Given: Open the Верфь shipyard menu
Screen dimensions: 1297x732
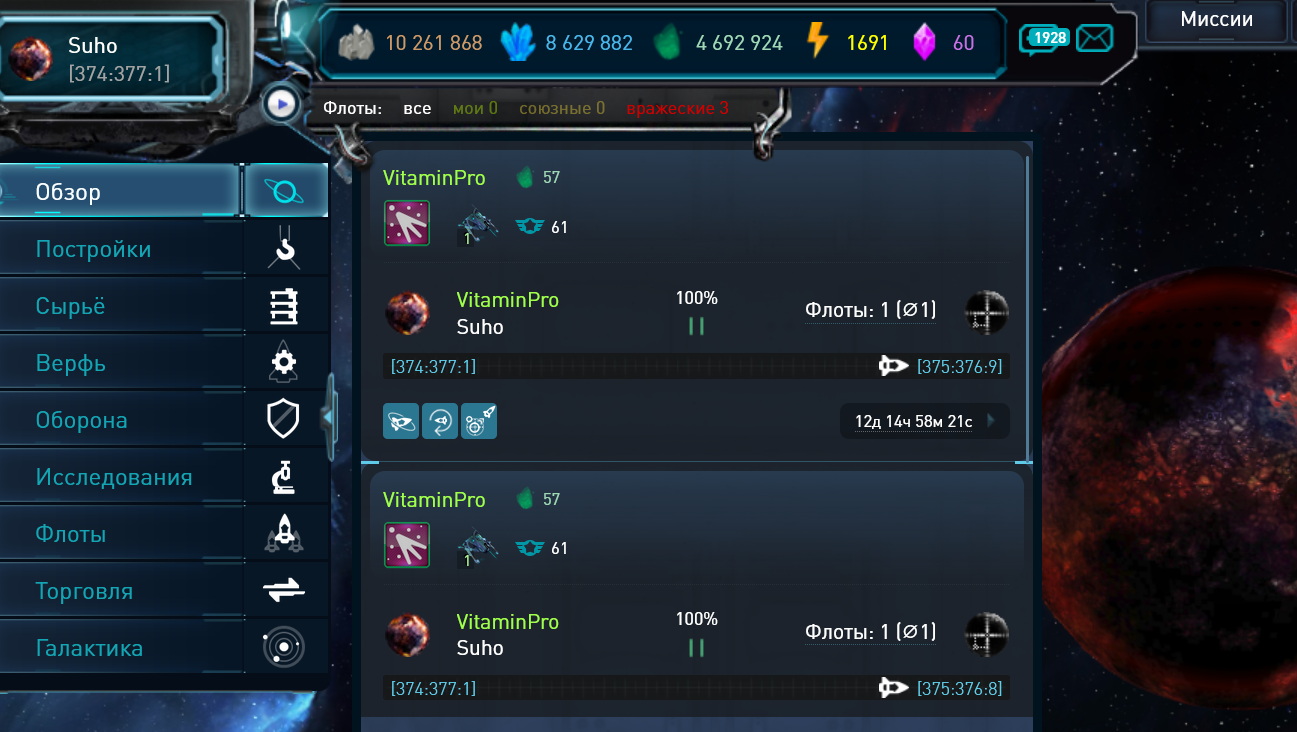Looking at the screenshot, I should (x=120, y=363).
